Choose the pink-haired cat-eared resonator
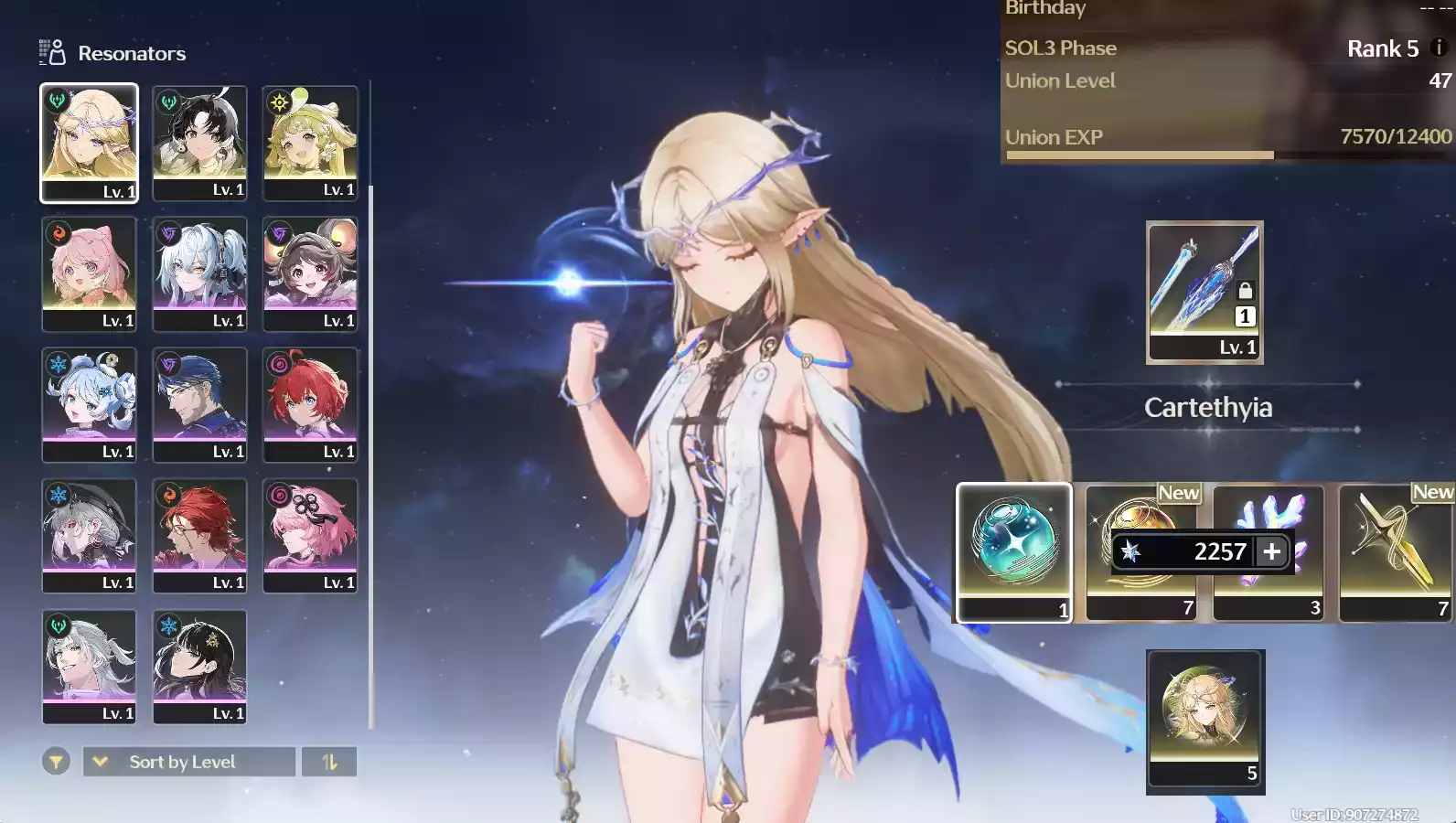This screenshot has width=1456, height=823. pos(89,273)
